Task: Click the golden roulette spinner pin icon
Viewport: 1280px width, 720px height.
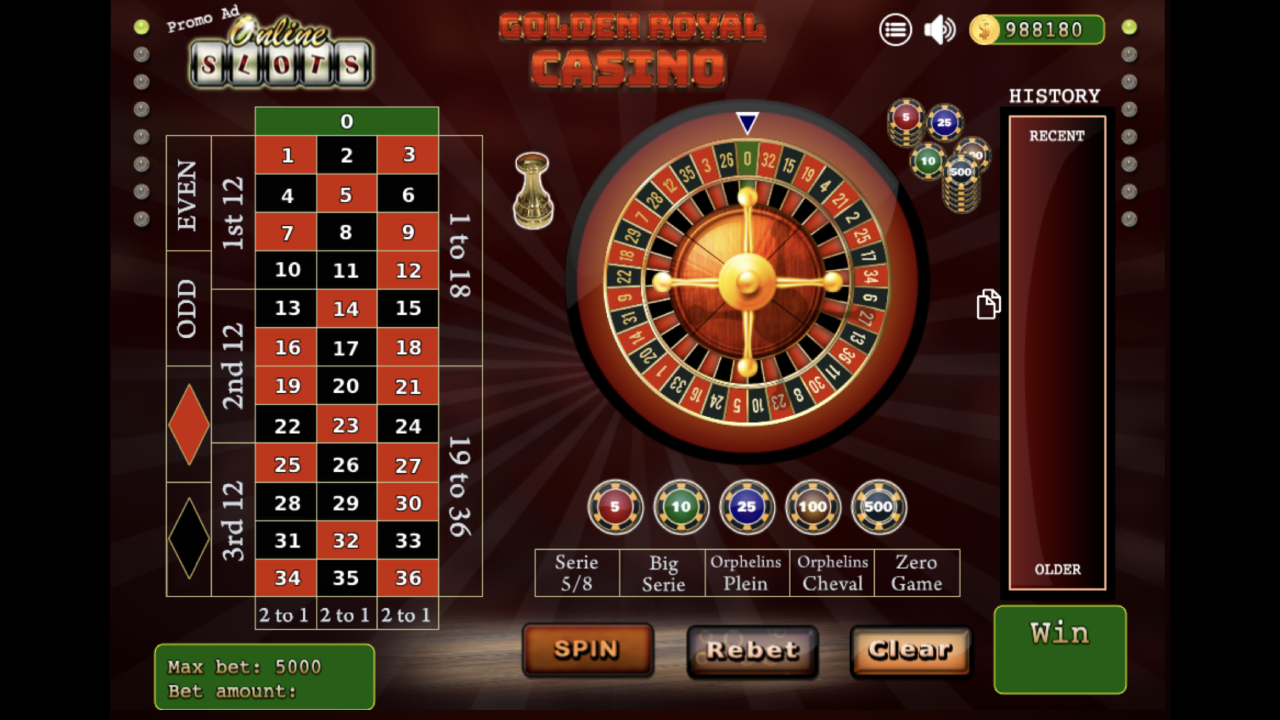Action: point(531,190)
